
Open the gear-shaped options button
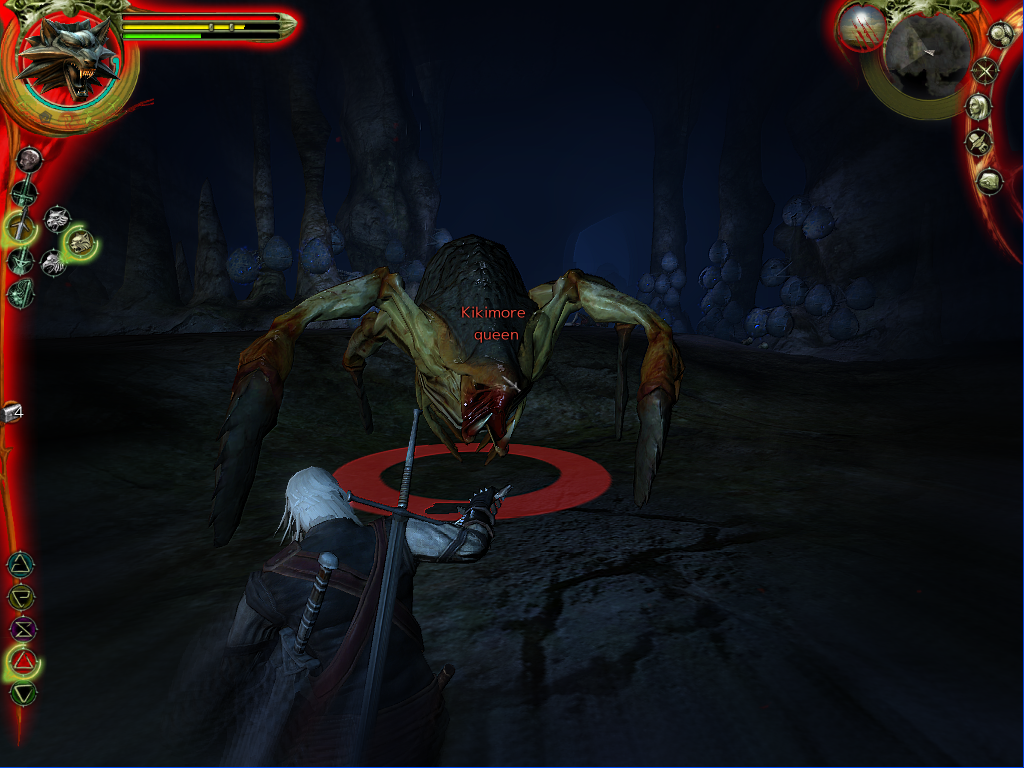999,33
